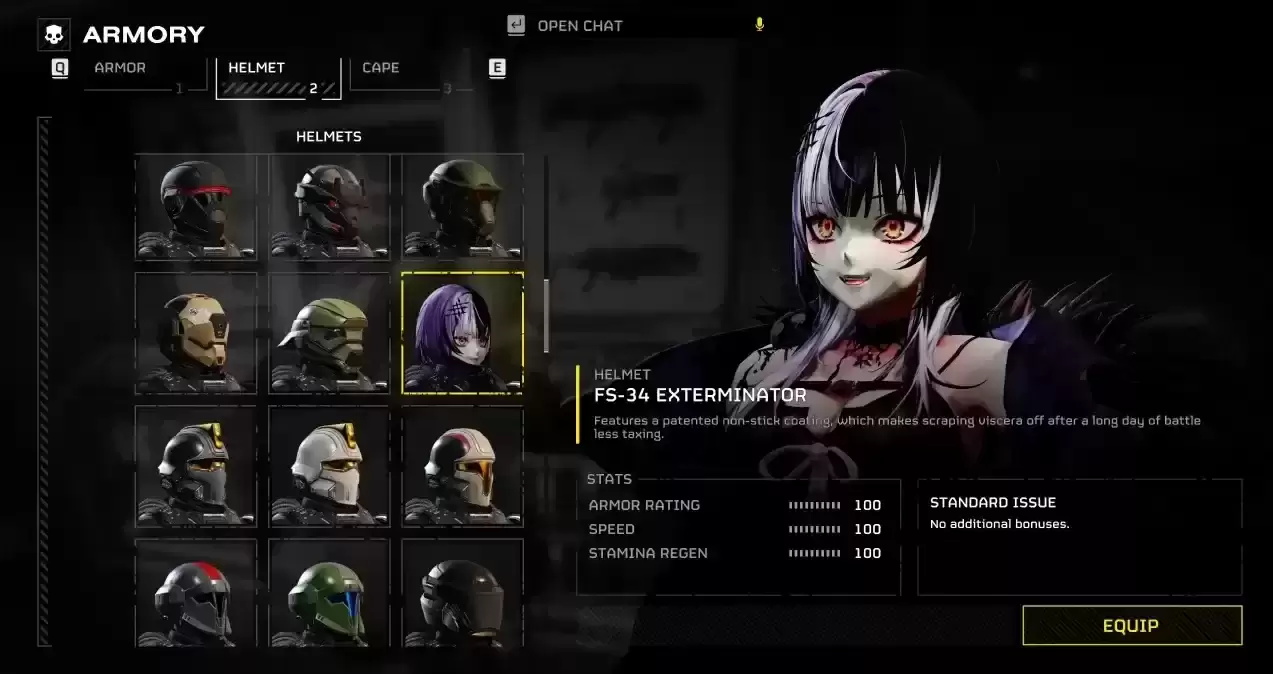Open the chat box
Image resolution: width=1273 pixels, height=674 pixels.
tap(580, 26)
